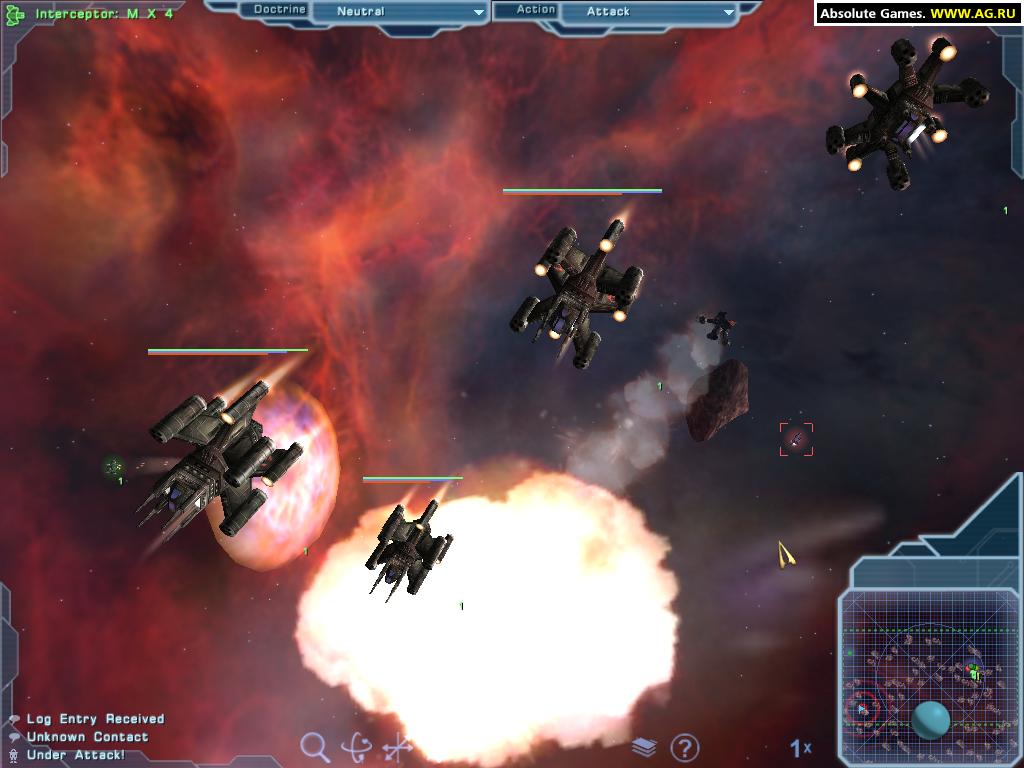Select the Interceptor M X 4 group label
This screenshot has height=768, width=1024.
[104, 14]
